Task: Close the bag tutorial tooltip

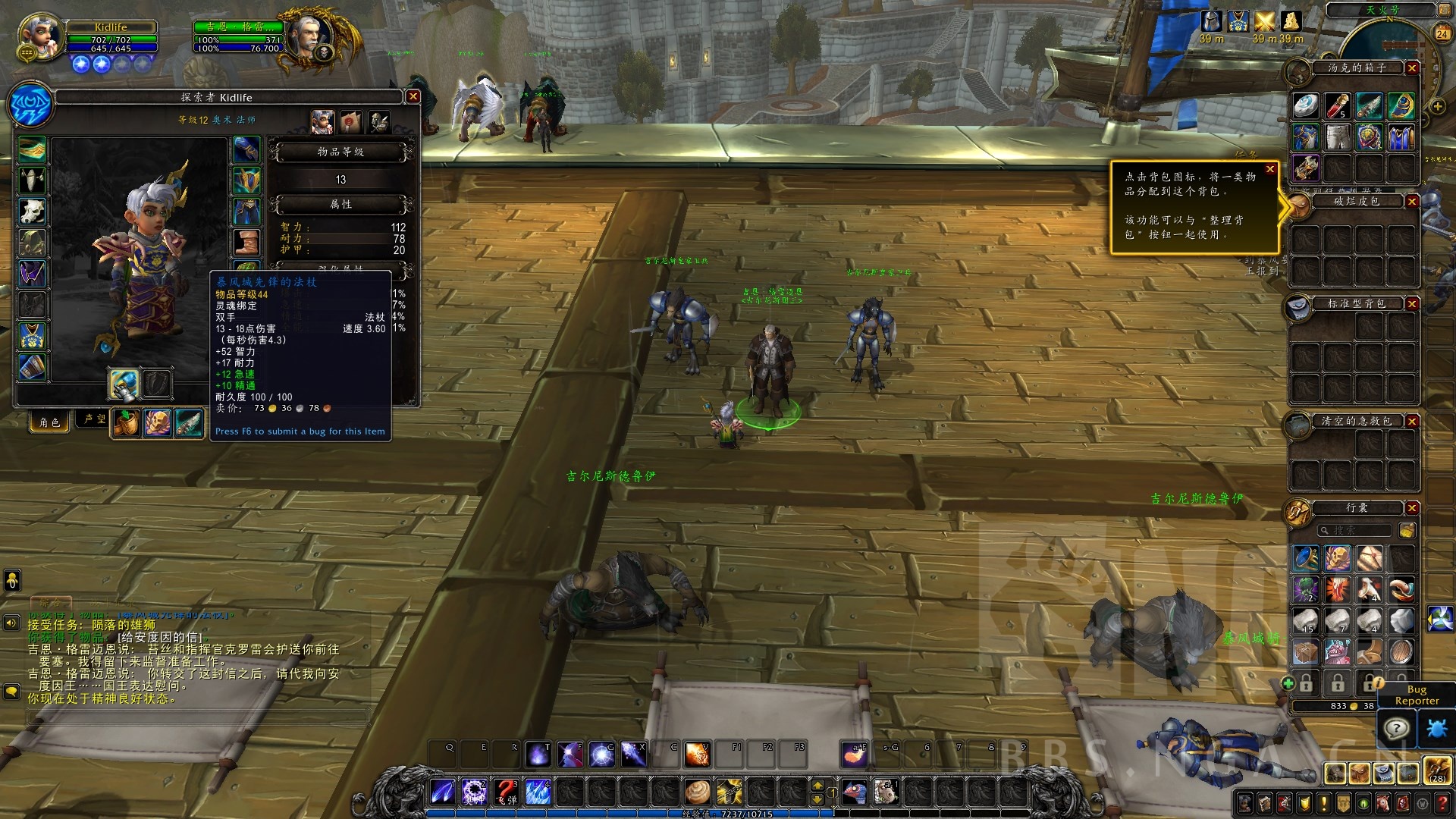Action: click(1270, 169)
